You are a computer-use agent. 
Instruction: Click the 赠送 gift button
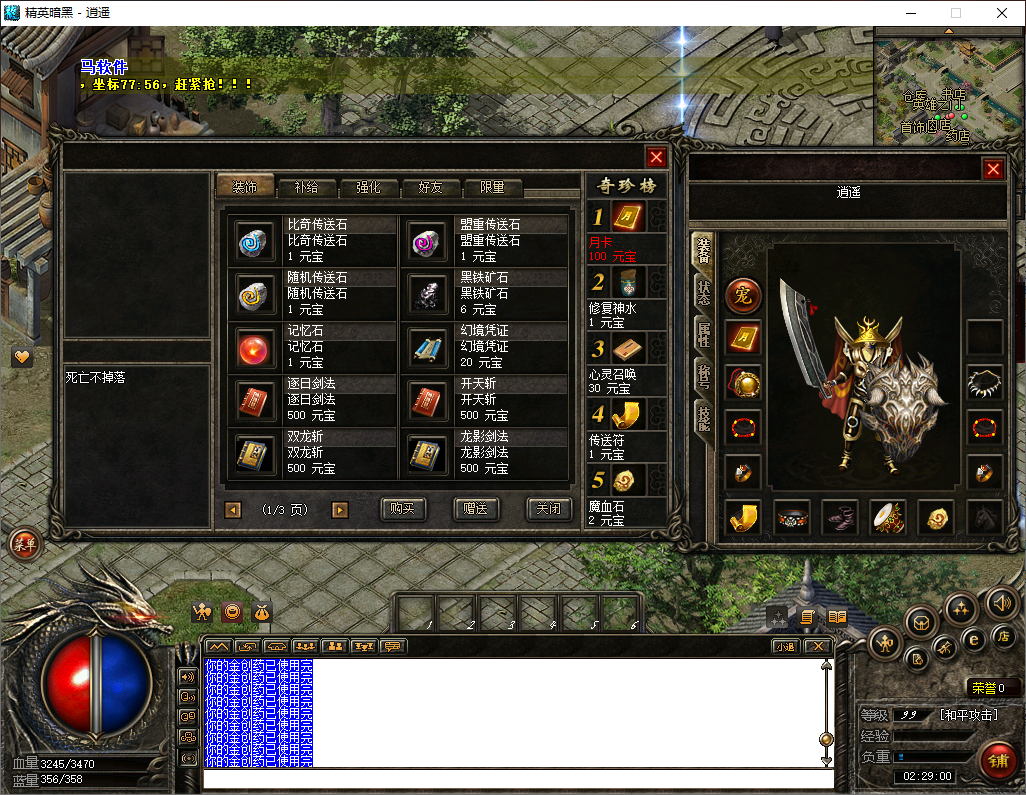point(476,509)
